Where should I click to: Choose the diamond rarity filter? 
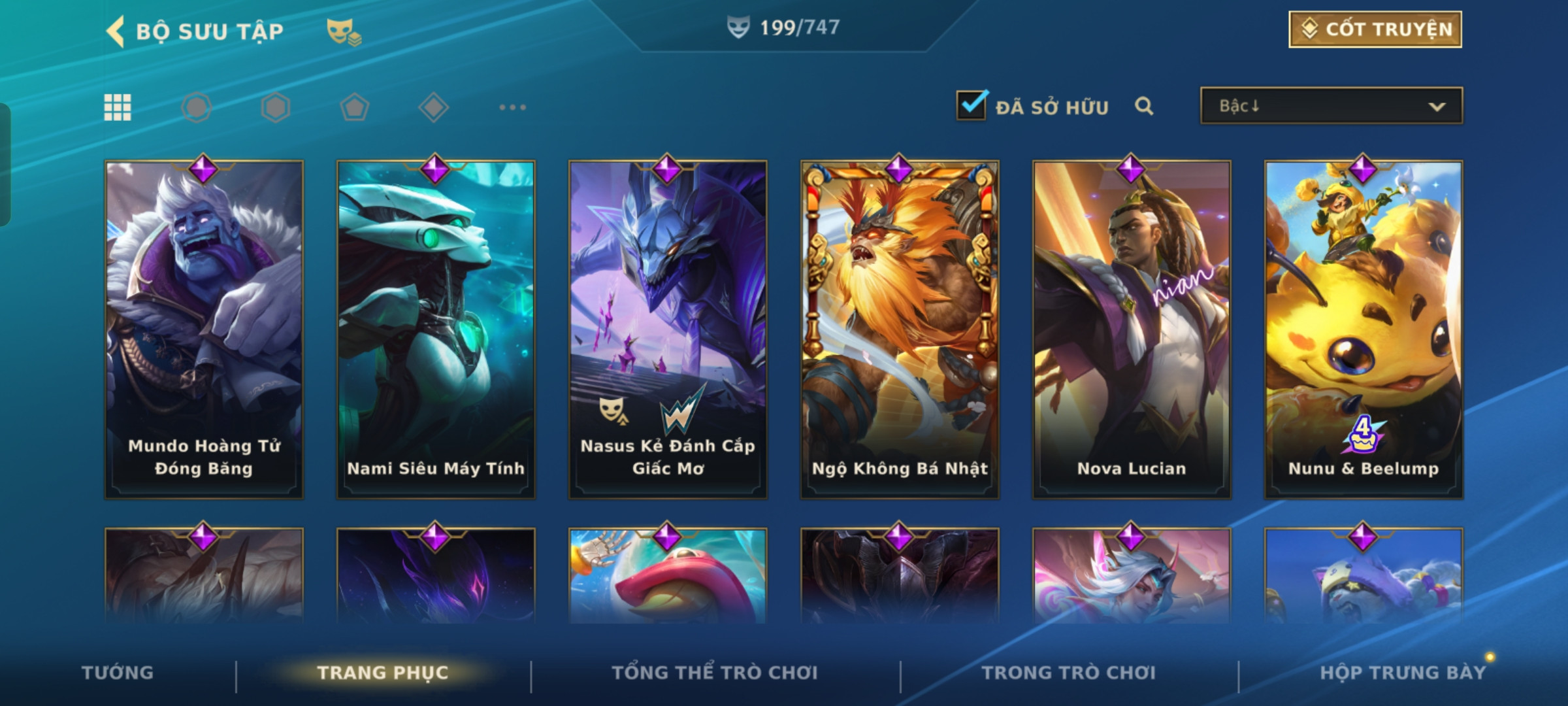(x=433, y=107)
